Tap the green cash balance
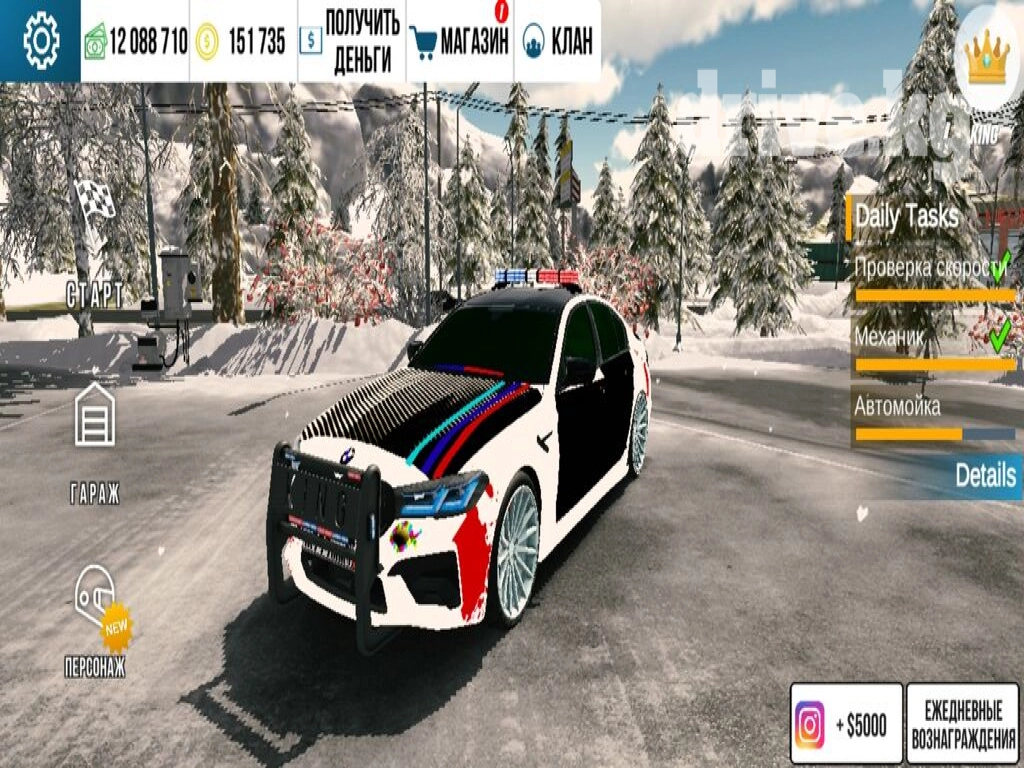This screenshot has height=768, width=1024. (x=136, y=41)
